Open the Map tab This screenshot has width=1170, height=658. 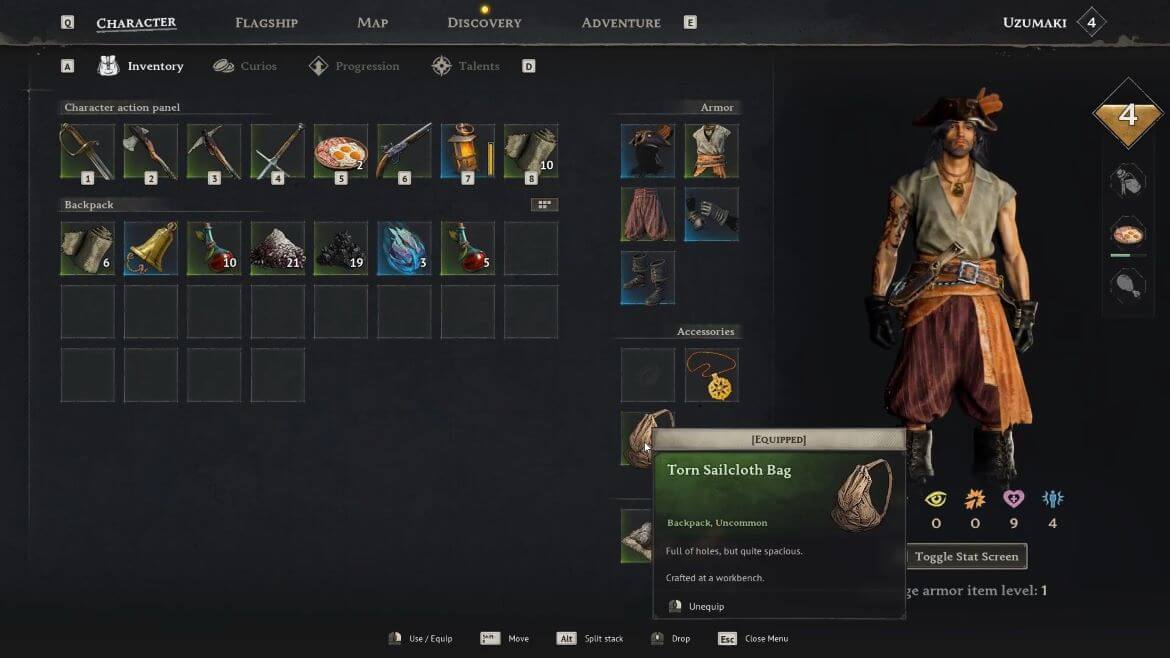click(x=372, y=22)
